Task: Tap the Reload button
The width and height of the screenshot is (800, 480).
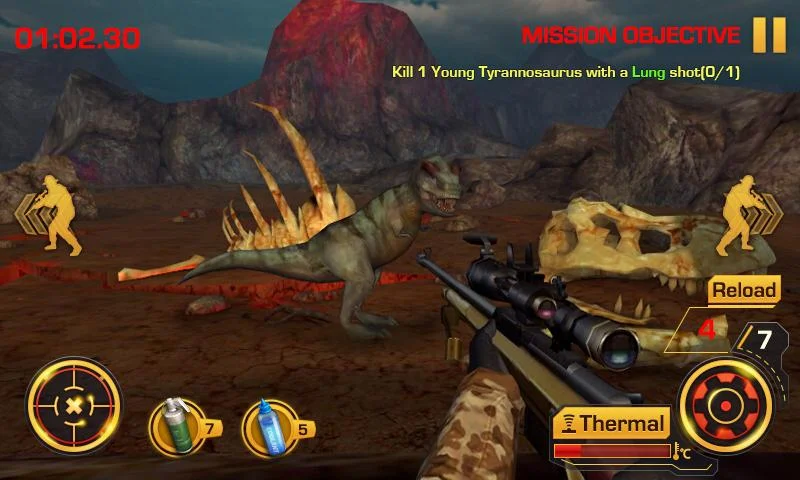Action: coord(743,290)
